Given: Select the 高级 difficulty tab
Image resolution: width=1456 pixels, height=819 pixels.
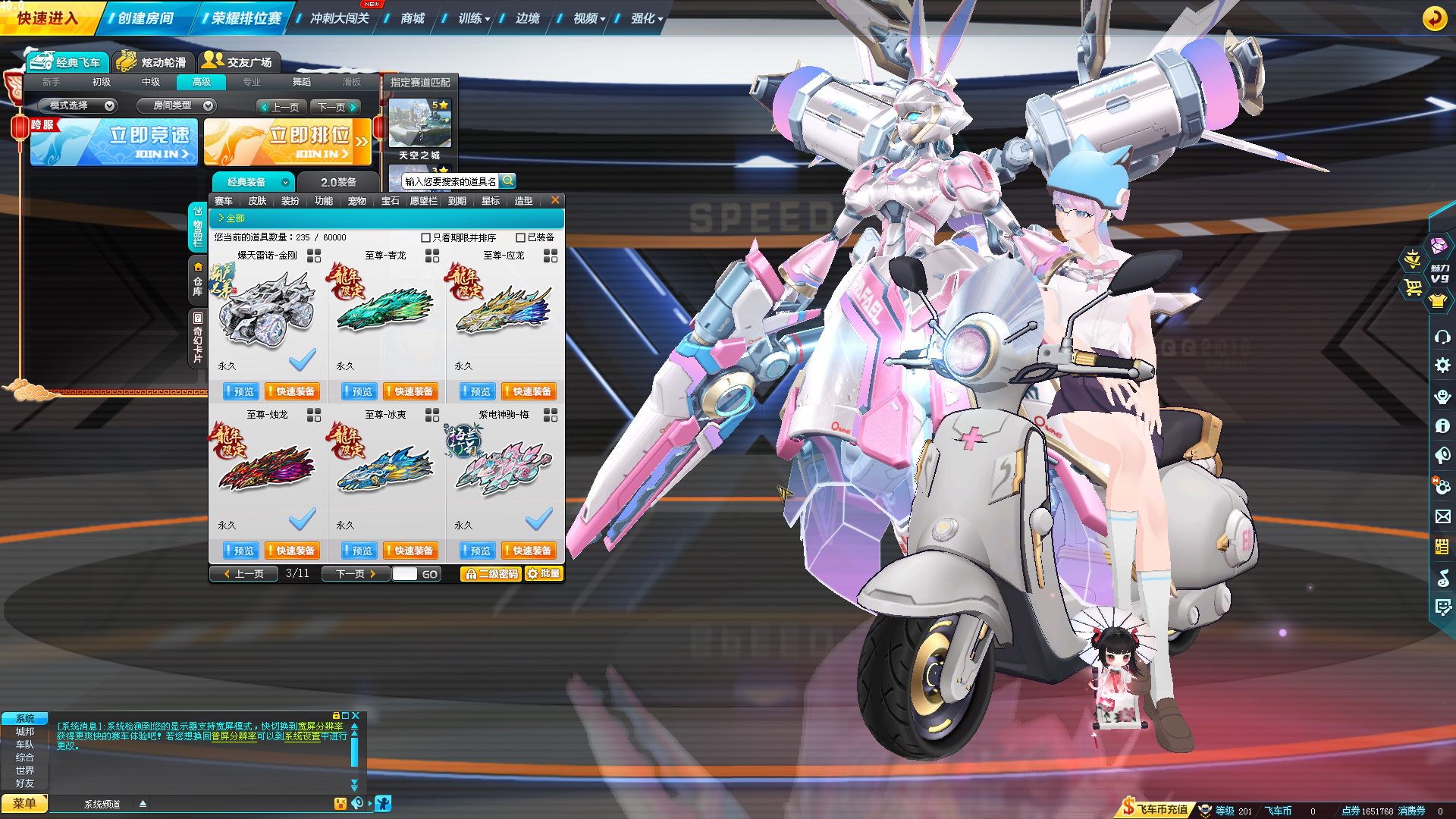Looking at the screenshot, I should [202, 82].
